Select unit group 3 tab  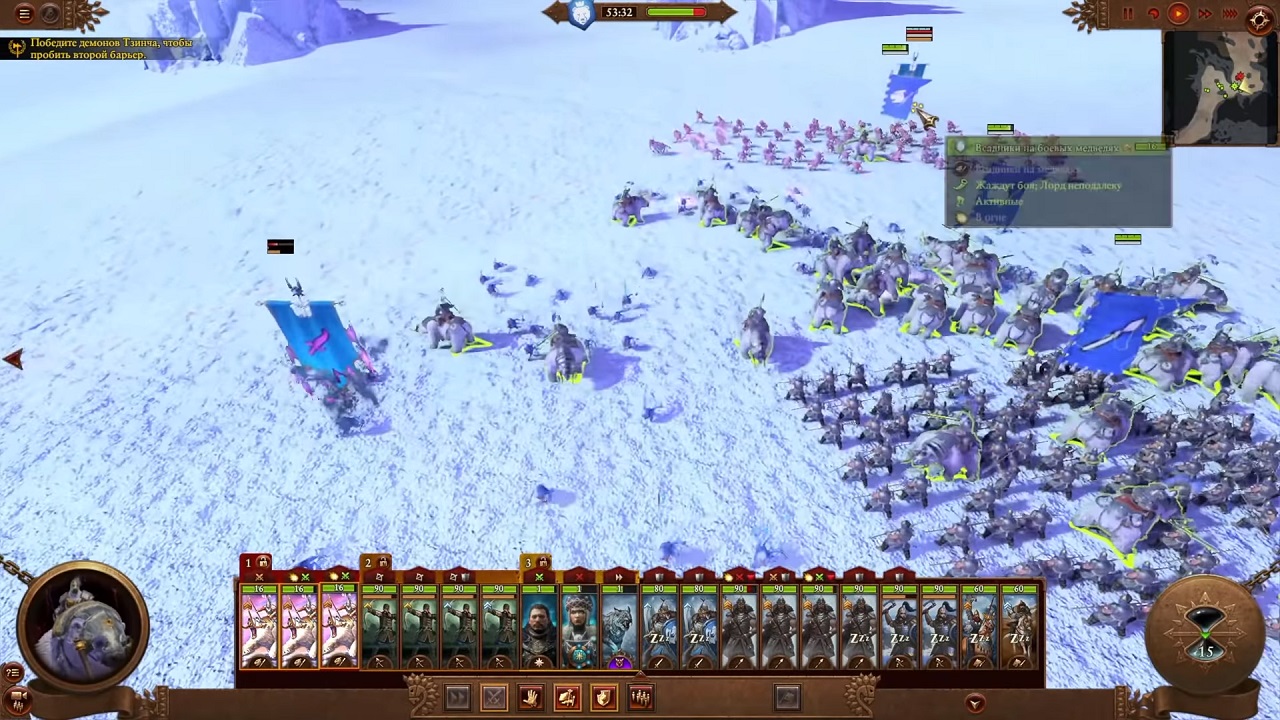536,564
